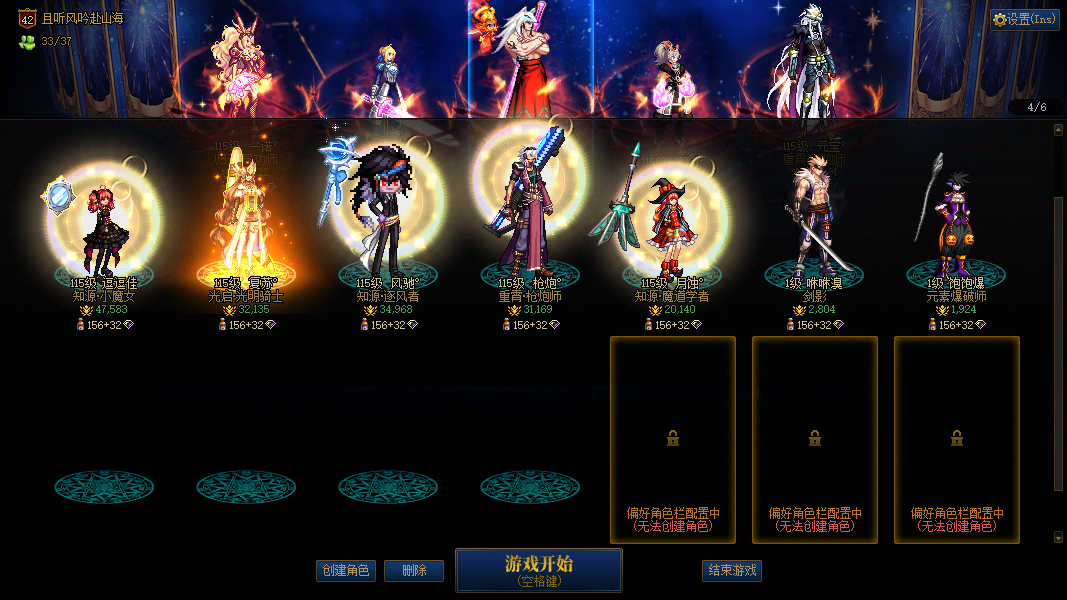Open 创建角色 (Create Character)
Viewport: 1067px width, 600px height.
point(345,571)
